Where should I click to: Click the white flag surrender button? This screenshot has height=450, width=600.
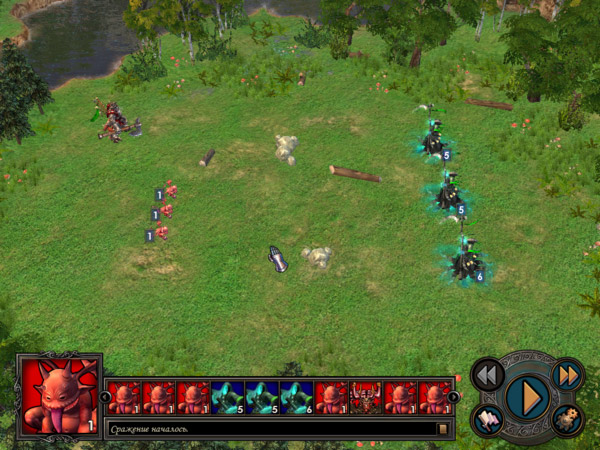487,420
